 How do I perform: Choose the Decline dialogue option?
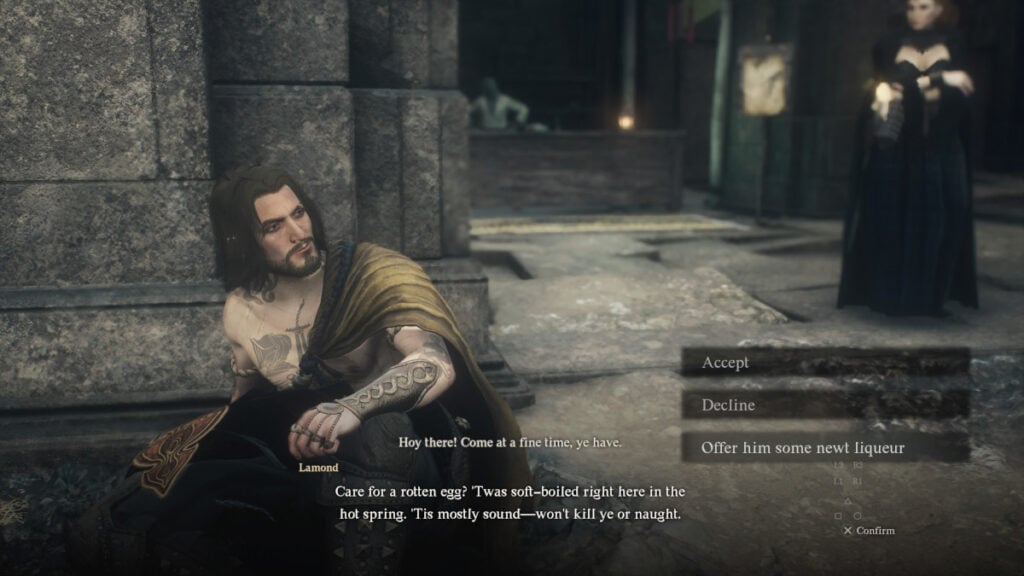tap(824, 405)
